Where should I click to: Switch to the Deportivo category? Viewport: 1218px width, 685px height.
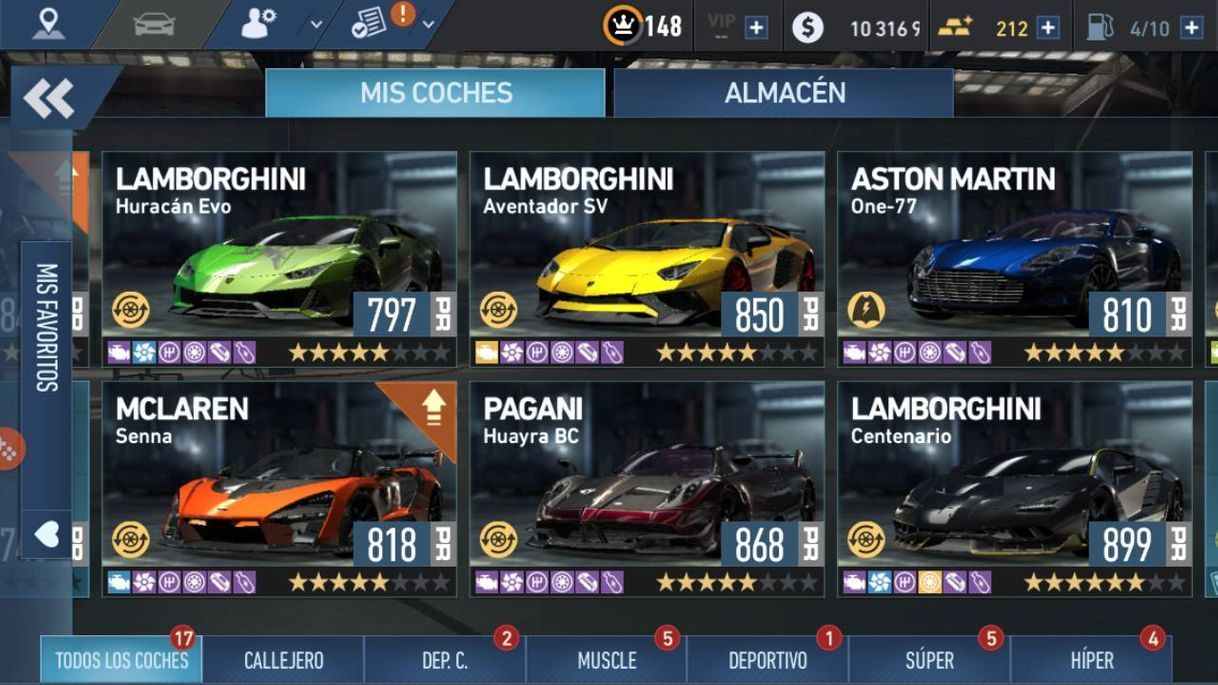tap(768, 660)
